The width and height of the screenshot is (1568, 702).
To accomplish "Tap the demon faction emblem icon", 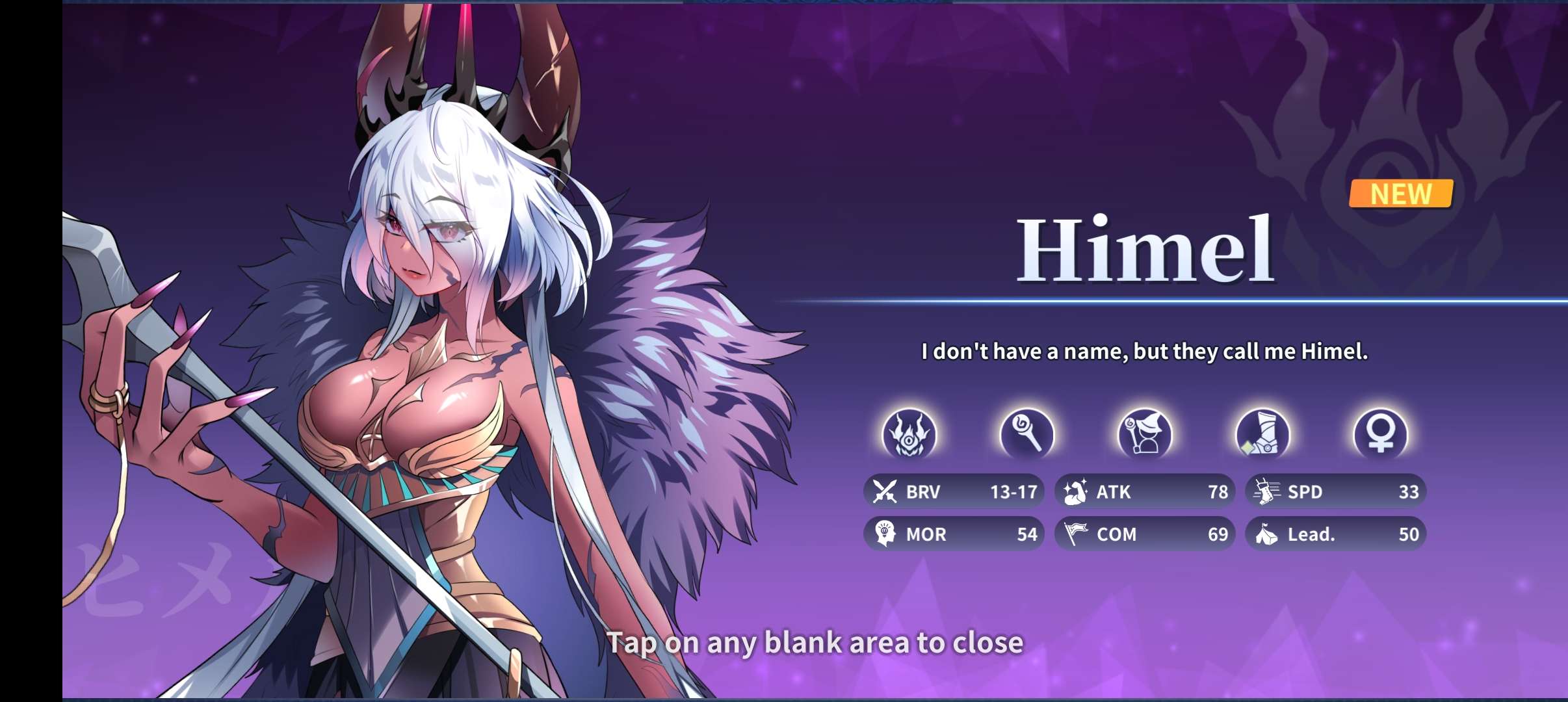I will coord(909,434).
